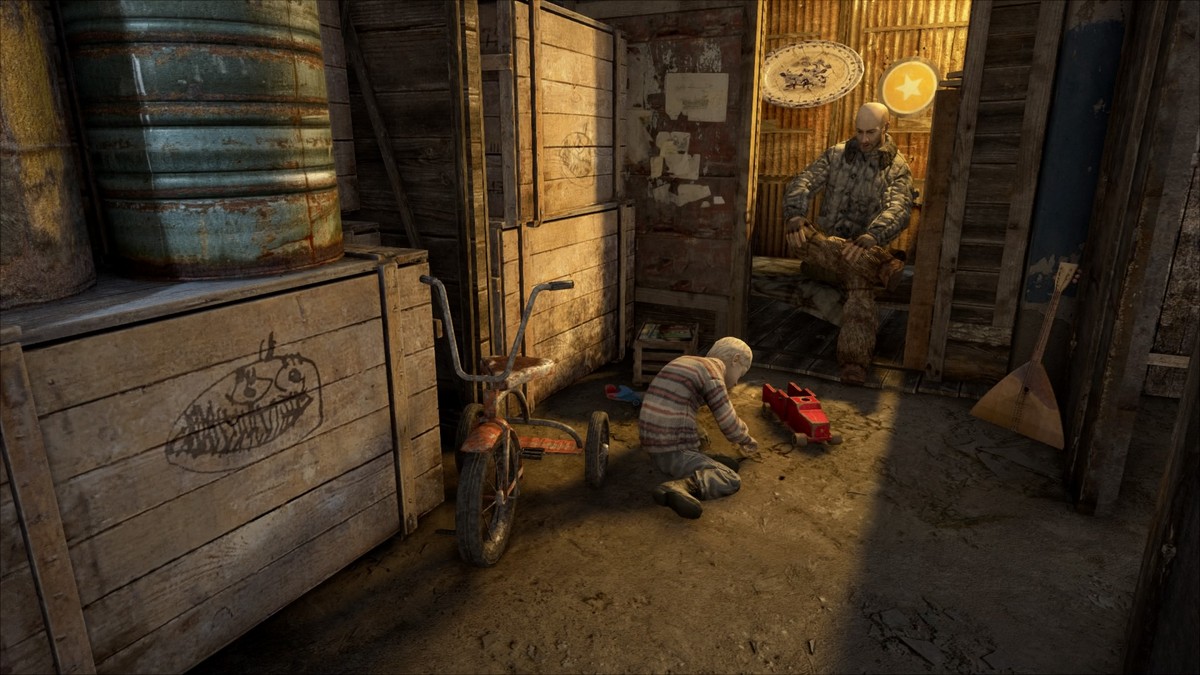1200x675 pixels.
Task: Click the gold star marker icon
Action: click(909, 88)
